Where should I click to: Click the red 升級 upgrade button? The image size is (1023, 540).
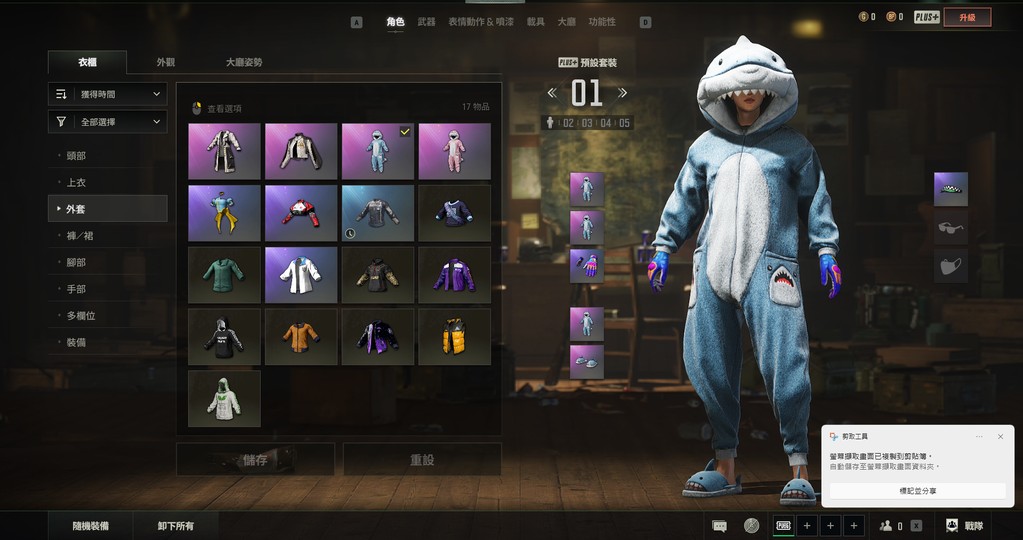click(967, 17)
